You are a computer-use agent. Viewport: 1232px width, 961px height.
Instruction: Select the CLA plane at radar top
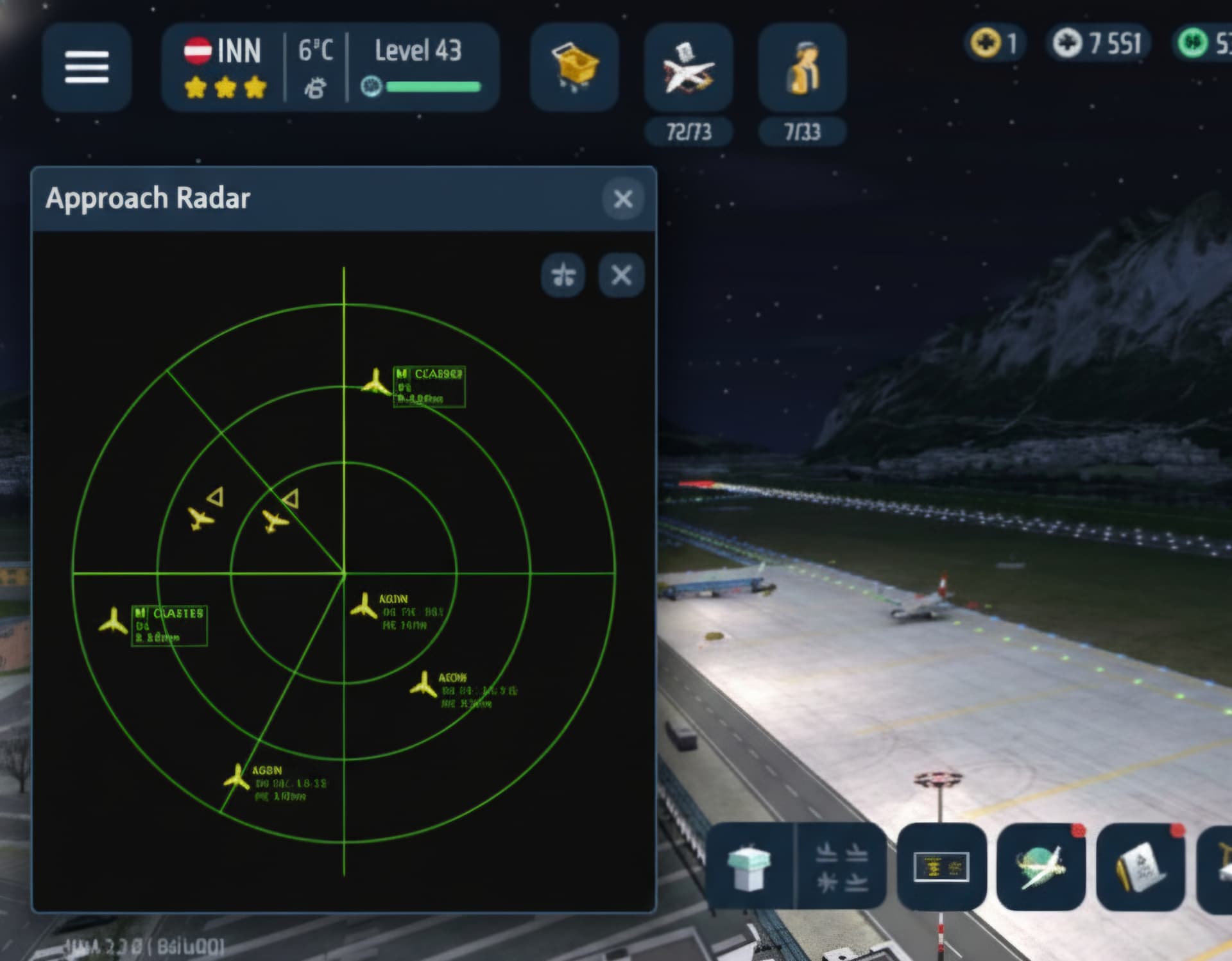(375, 382)
